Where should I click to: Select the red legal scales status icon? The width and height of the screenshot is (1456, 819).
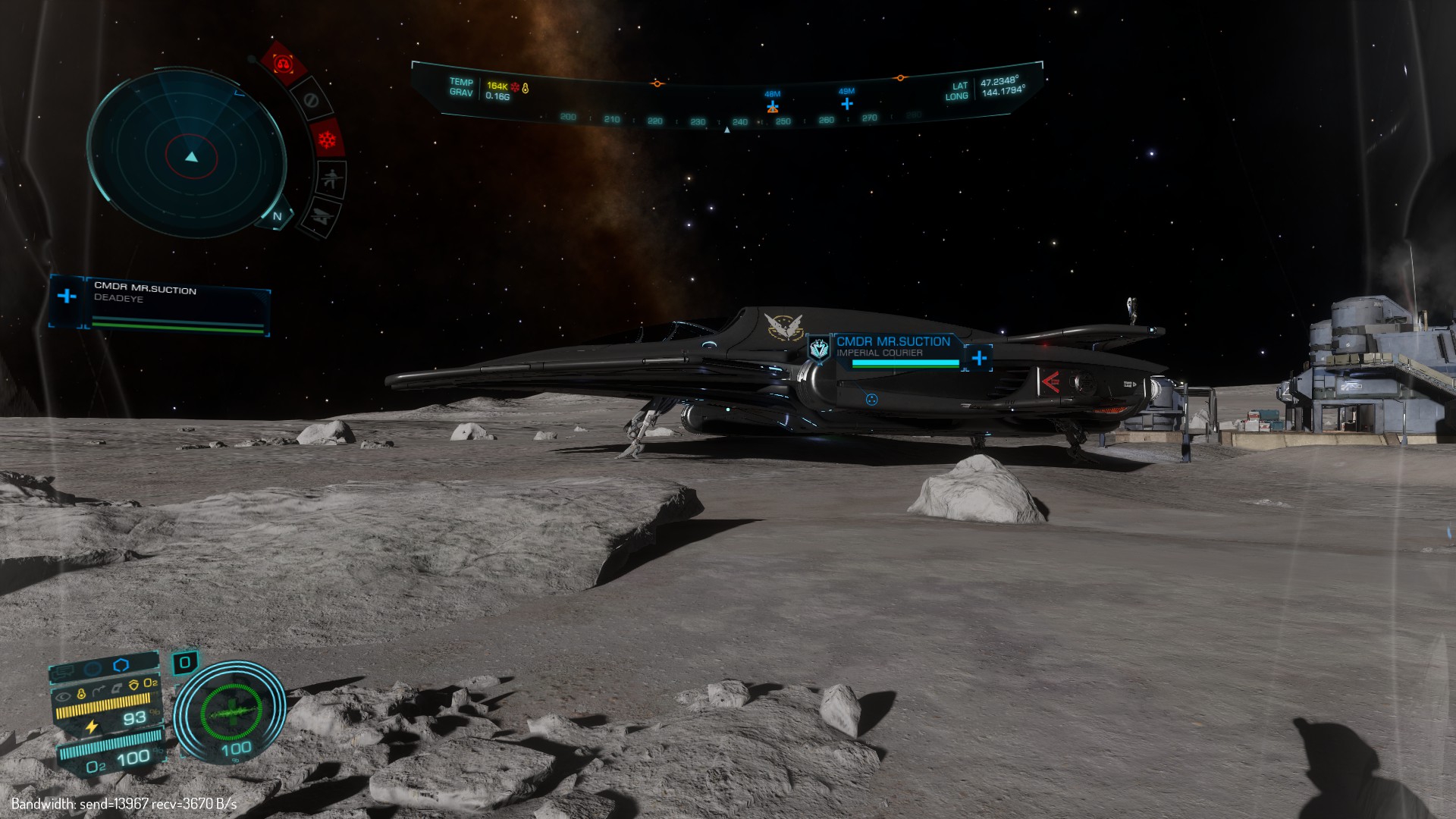(x=284, y=64)
